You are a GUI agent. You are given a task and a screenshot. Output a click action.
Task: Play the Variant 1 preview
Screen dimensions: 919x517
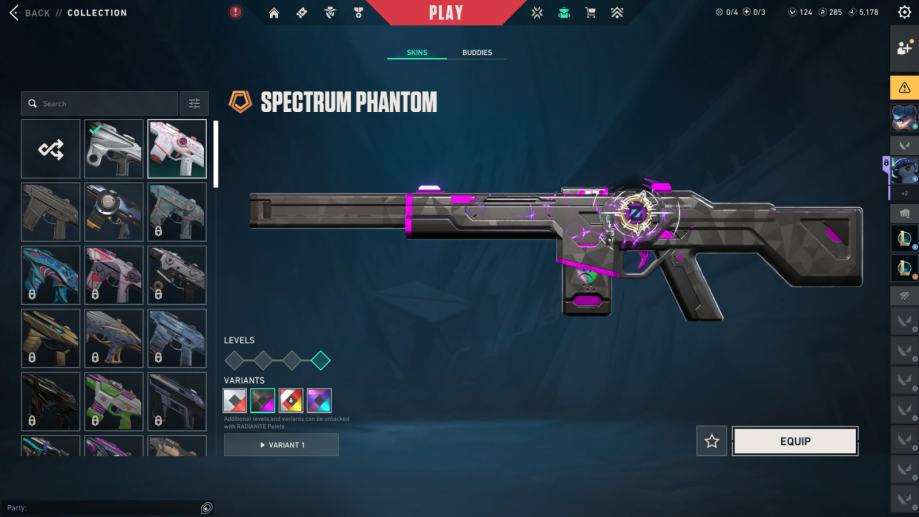tap(281, 444)
